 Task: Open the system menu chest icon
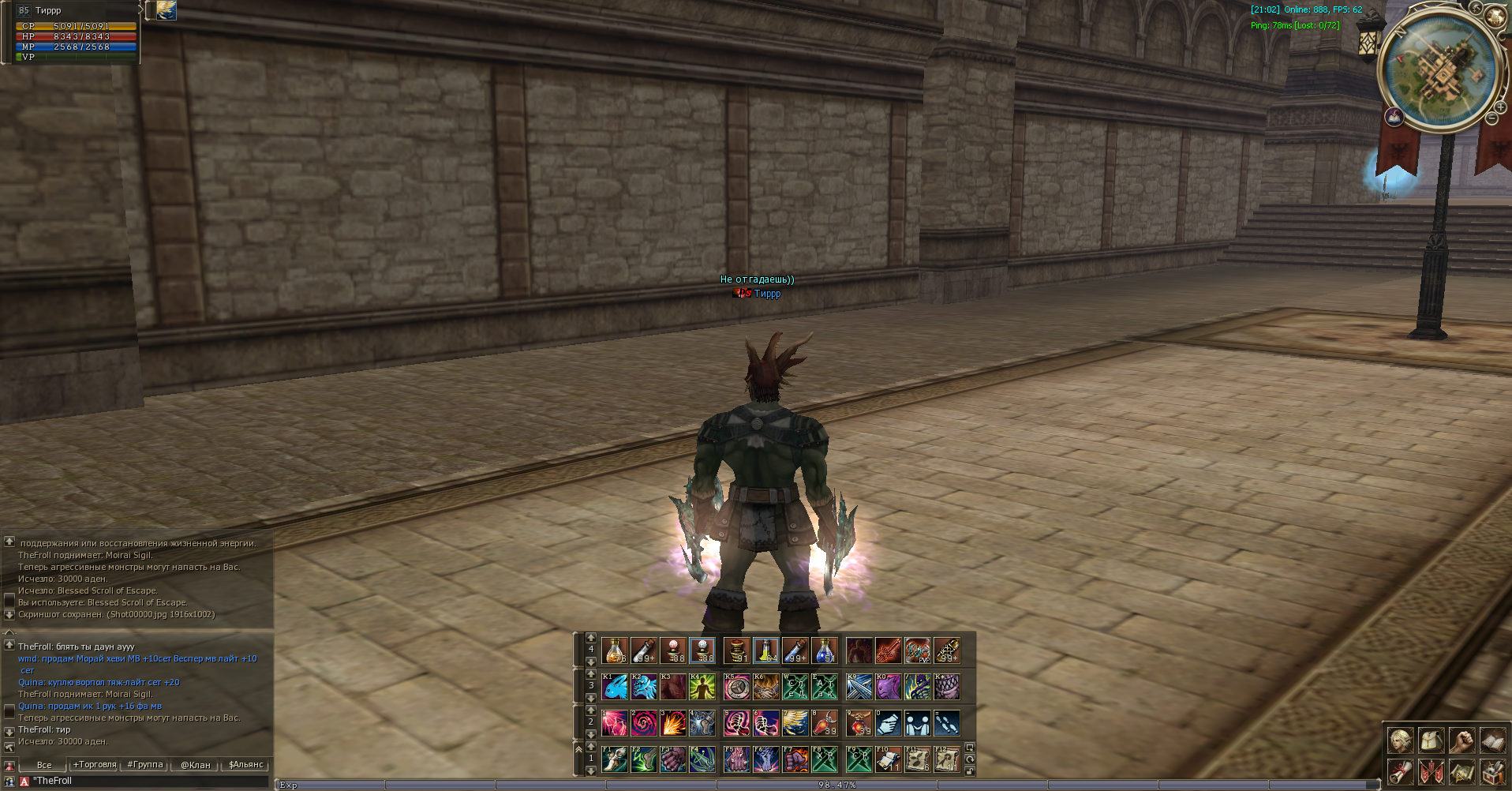click(1491, 771)
